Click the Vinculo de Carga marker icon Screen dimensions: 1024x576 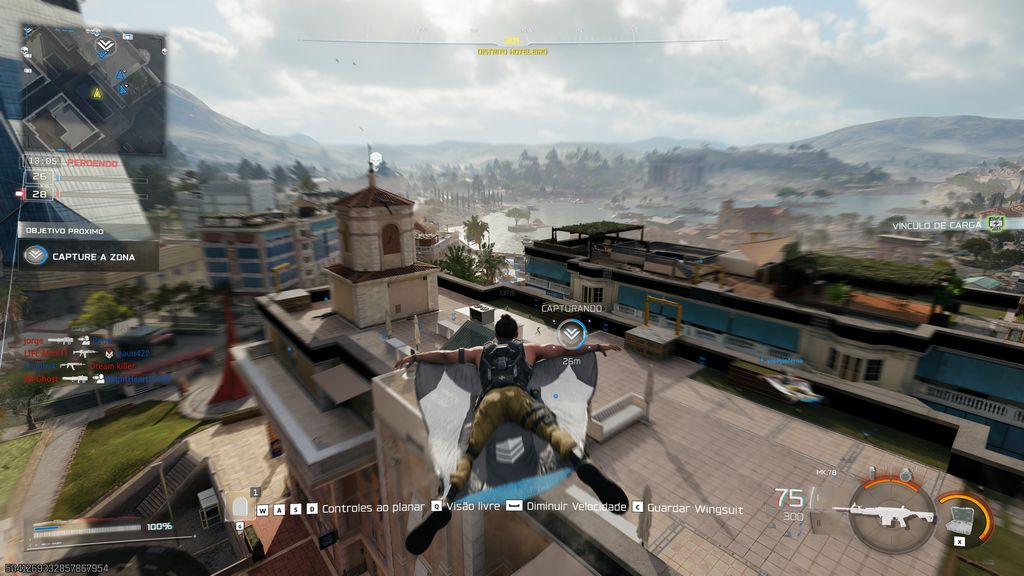click(995, 224)
